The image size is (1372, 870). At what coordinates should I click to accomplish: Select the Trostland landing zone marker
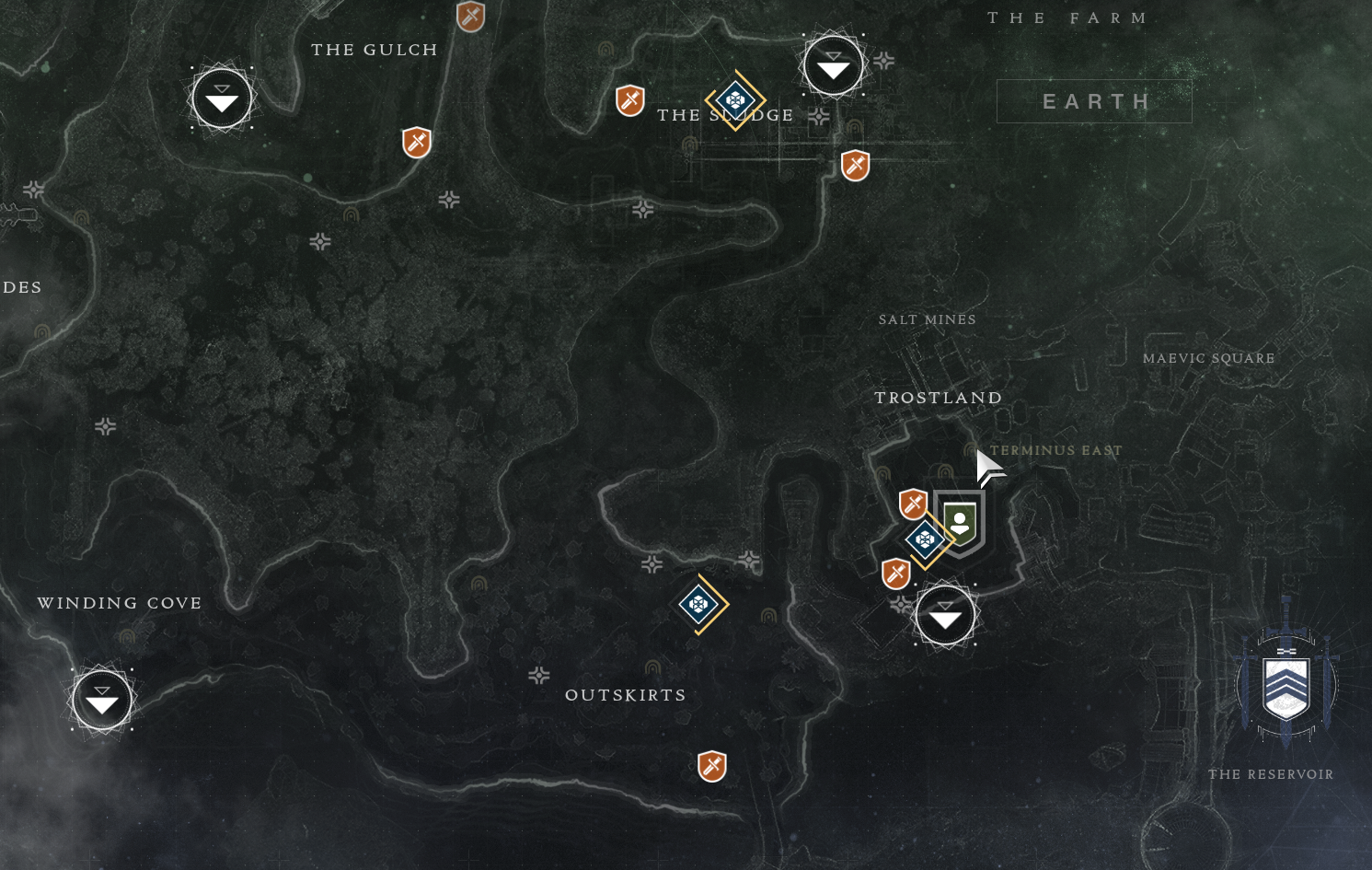pyautogui.click(x=945, y=616)
